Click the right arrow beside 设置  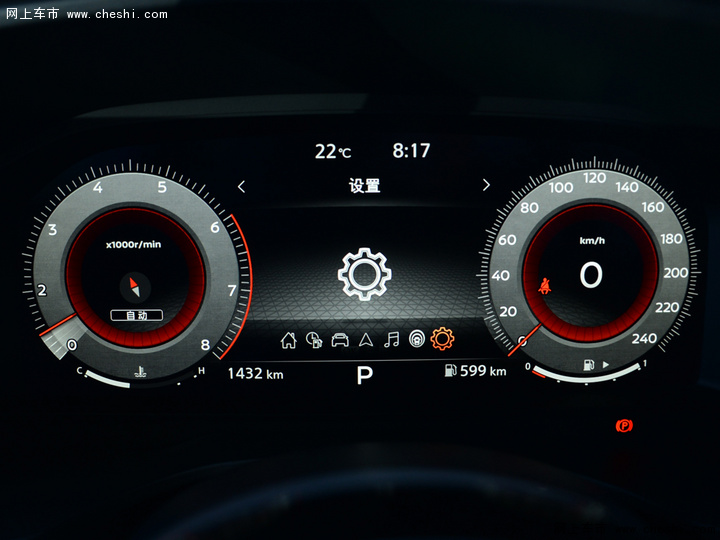tap(486, 185)
